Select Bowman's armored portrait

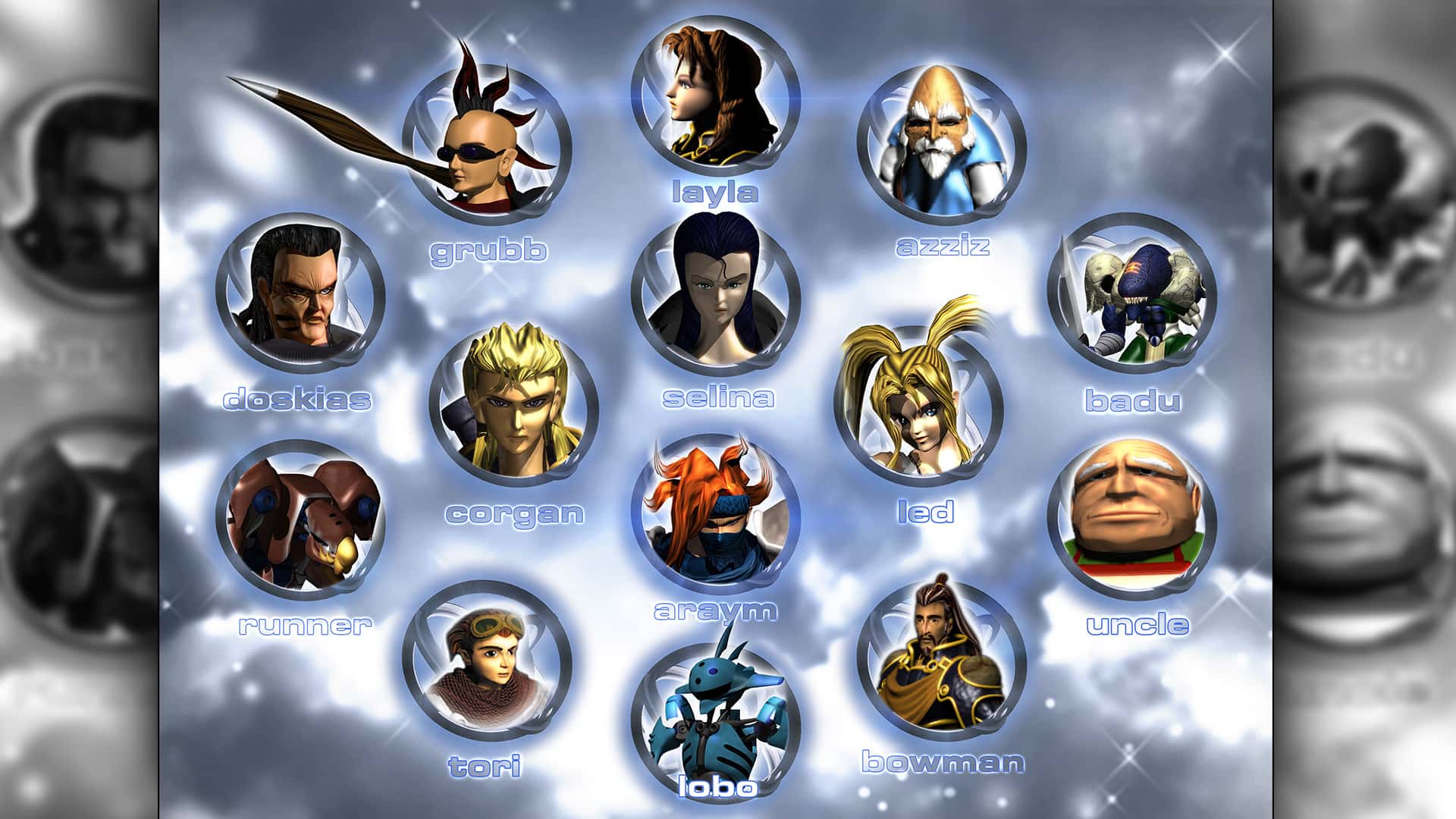pos(941,661)
